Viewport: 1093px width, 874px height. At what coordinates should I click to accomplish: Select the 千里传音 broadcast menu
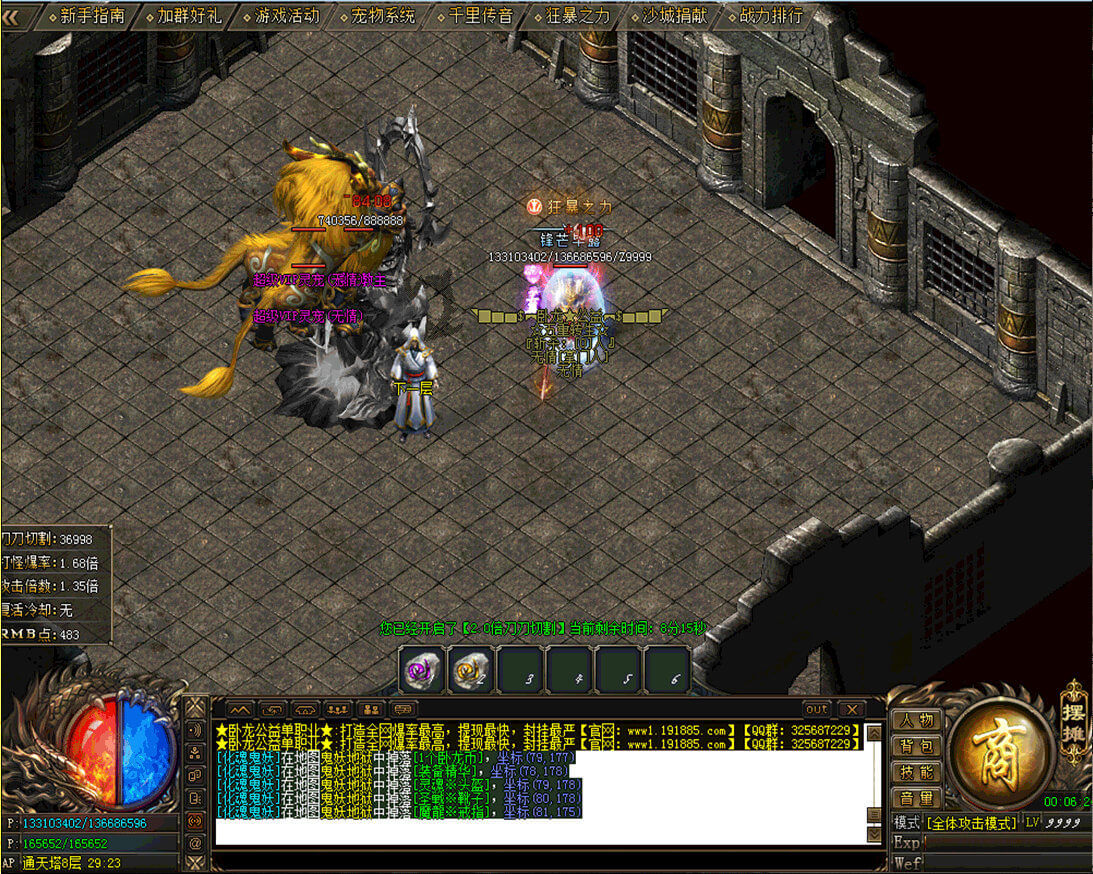(x=480, y=15)
